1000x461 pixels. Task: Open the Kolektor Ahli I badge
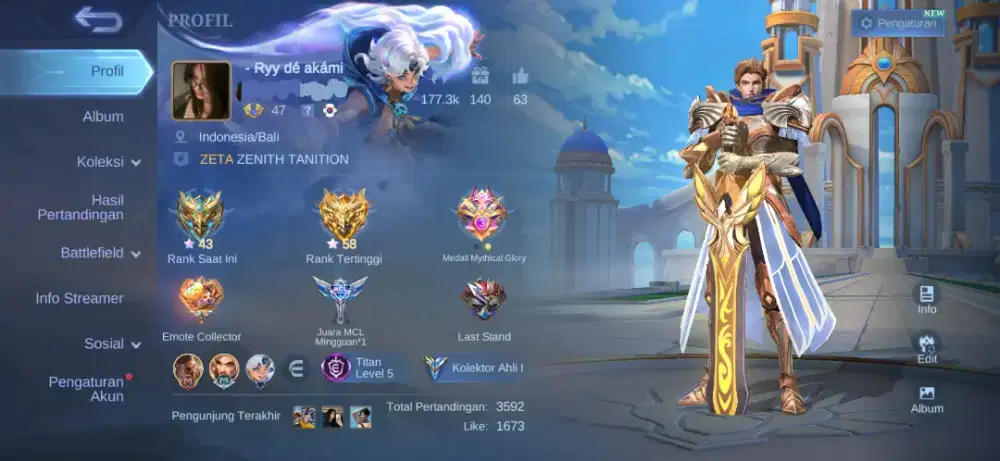[475, 367]
